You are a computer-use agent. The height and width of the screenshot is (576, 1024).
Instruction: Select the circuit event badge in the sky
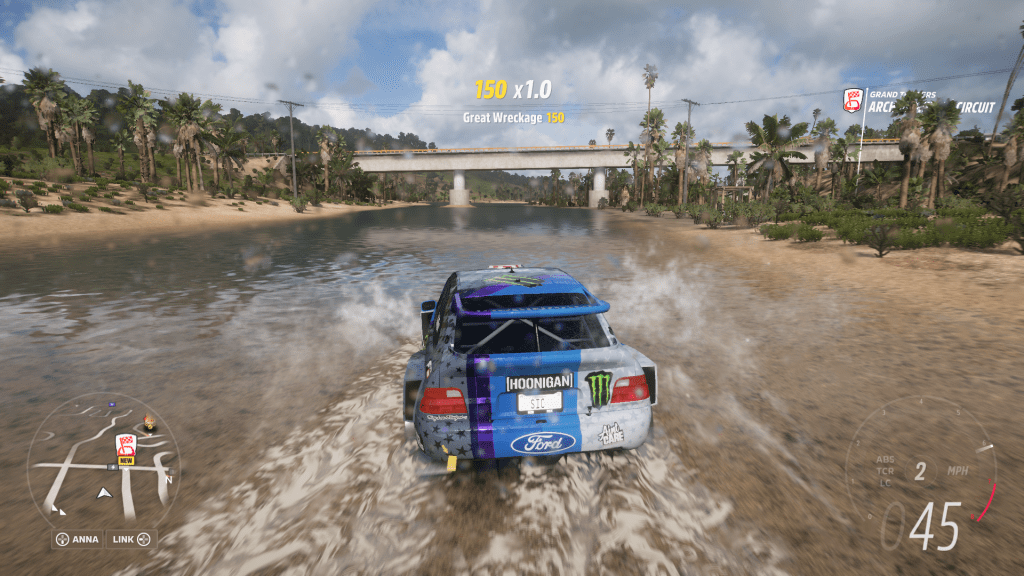853,100
